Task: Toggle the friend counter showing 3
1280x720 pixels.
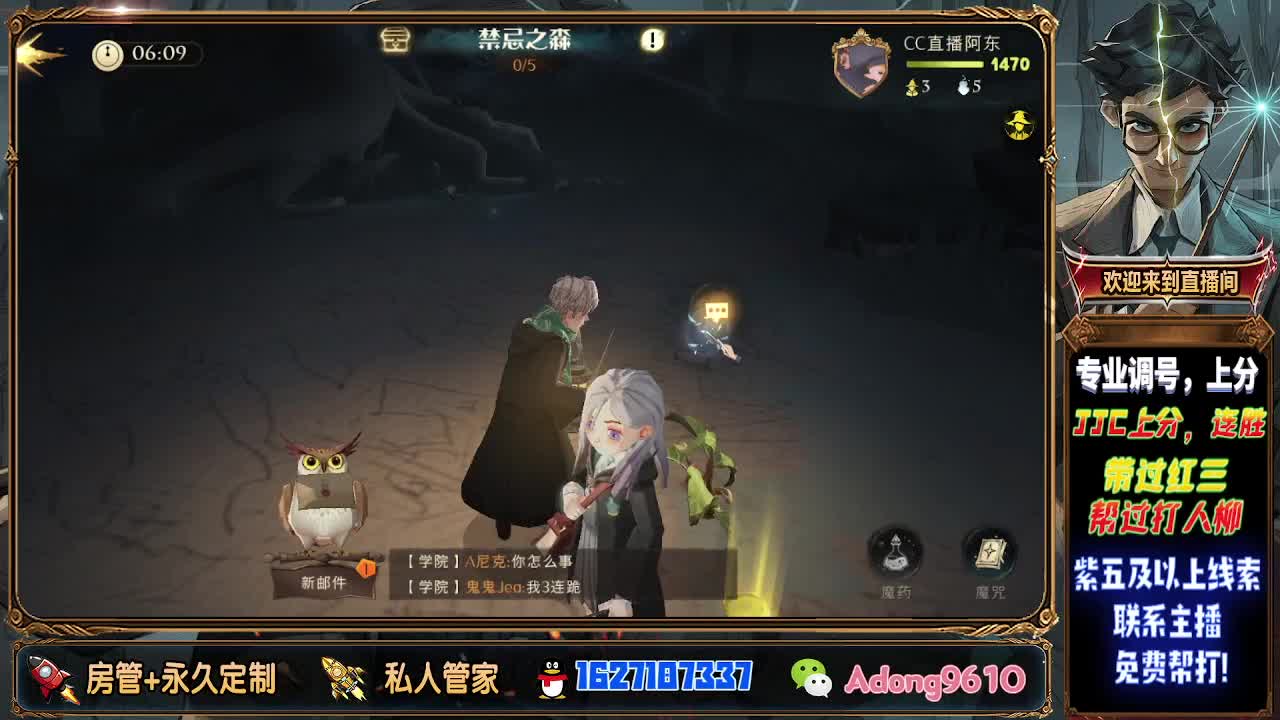Action: pos(919,85)
